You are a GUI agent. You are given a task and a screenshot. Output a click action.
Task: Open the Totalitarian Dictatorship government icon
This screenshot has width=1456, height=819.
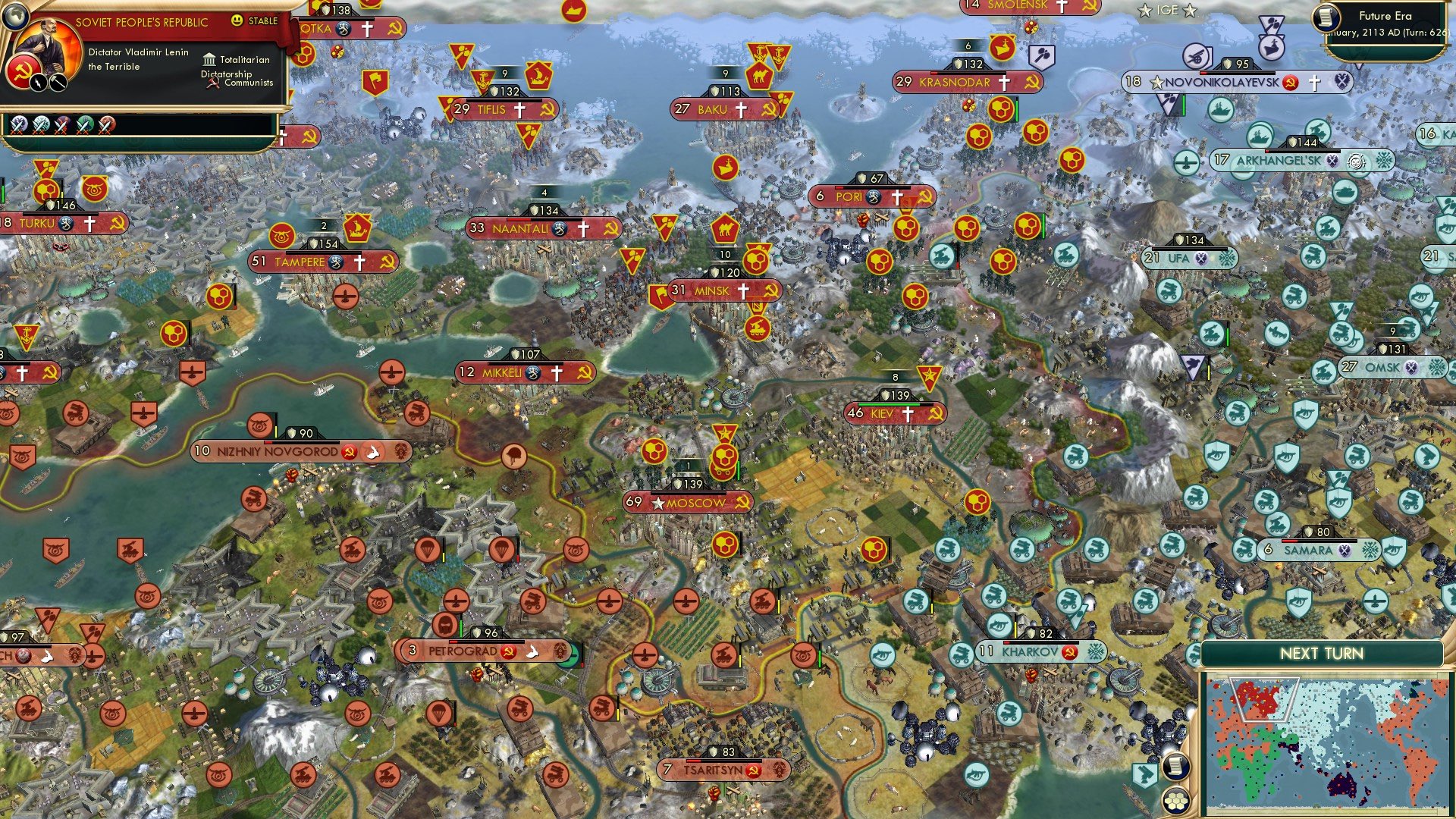[x=209, y=61]
